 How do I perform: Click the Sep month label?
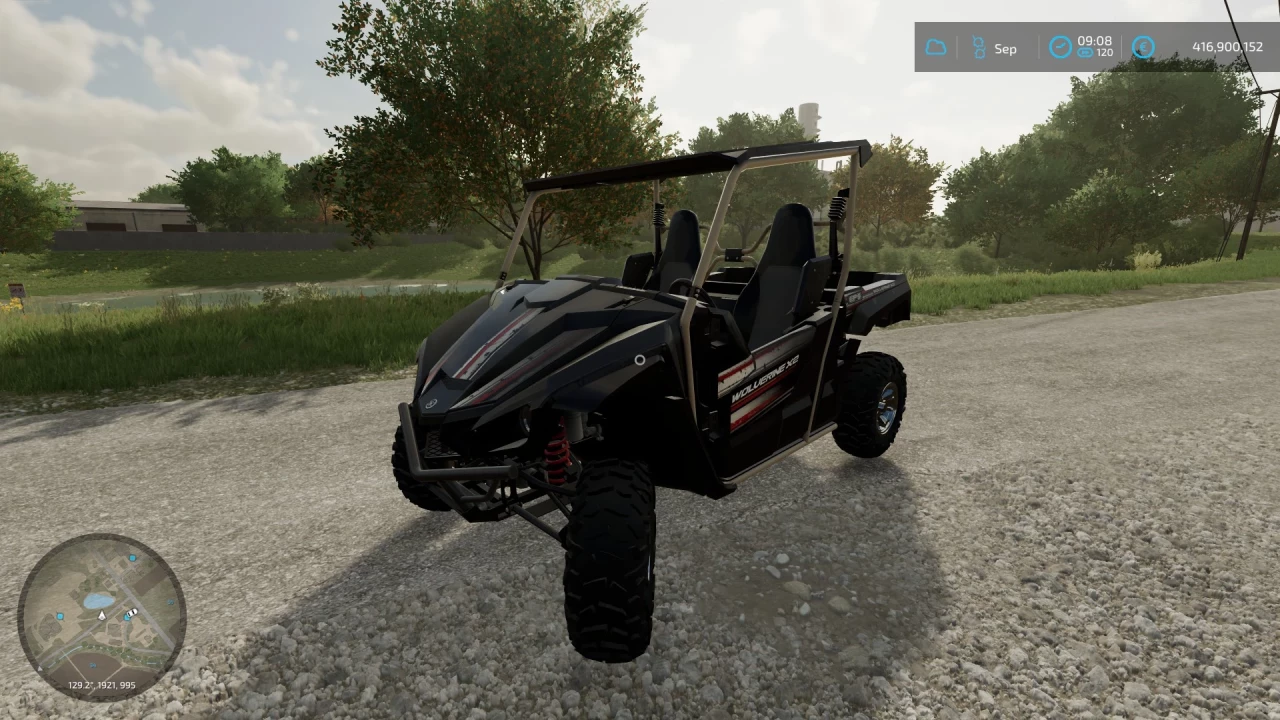(x=1005, y=48)
